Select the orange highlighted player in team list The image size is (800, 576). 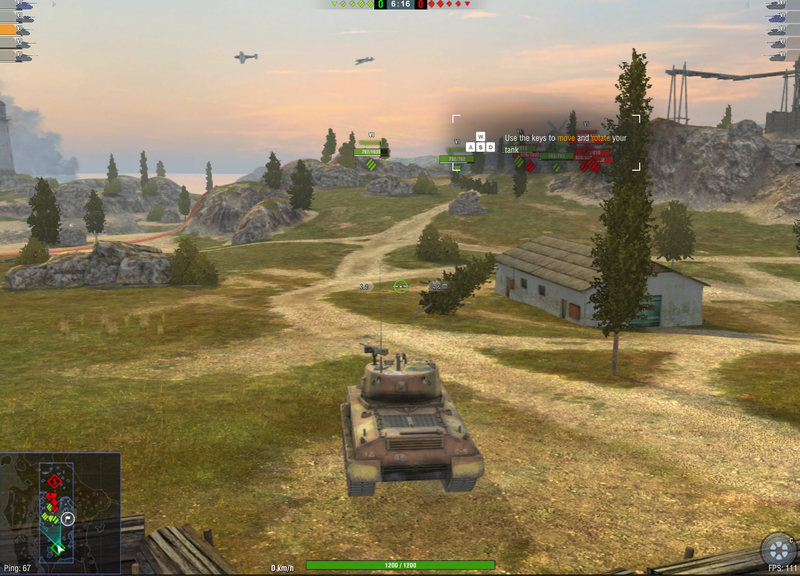pos(15,30)
